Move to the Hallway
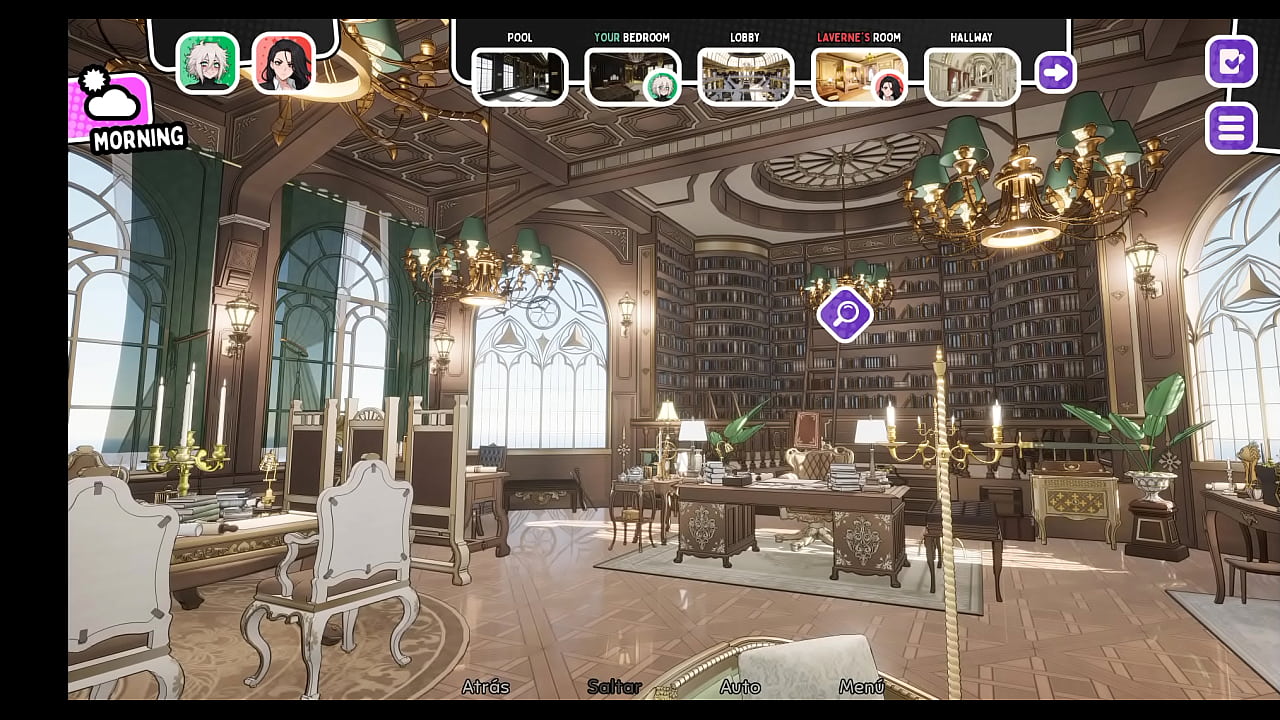Image resolution: width=1280 pixels, height=720 pixels. 971,77
